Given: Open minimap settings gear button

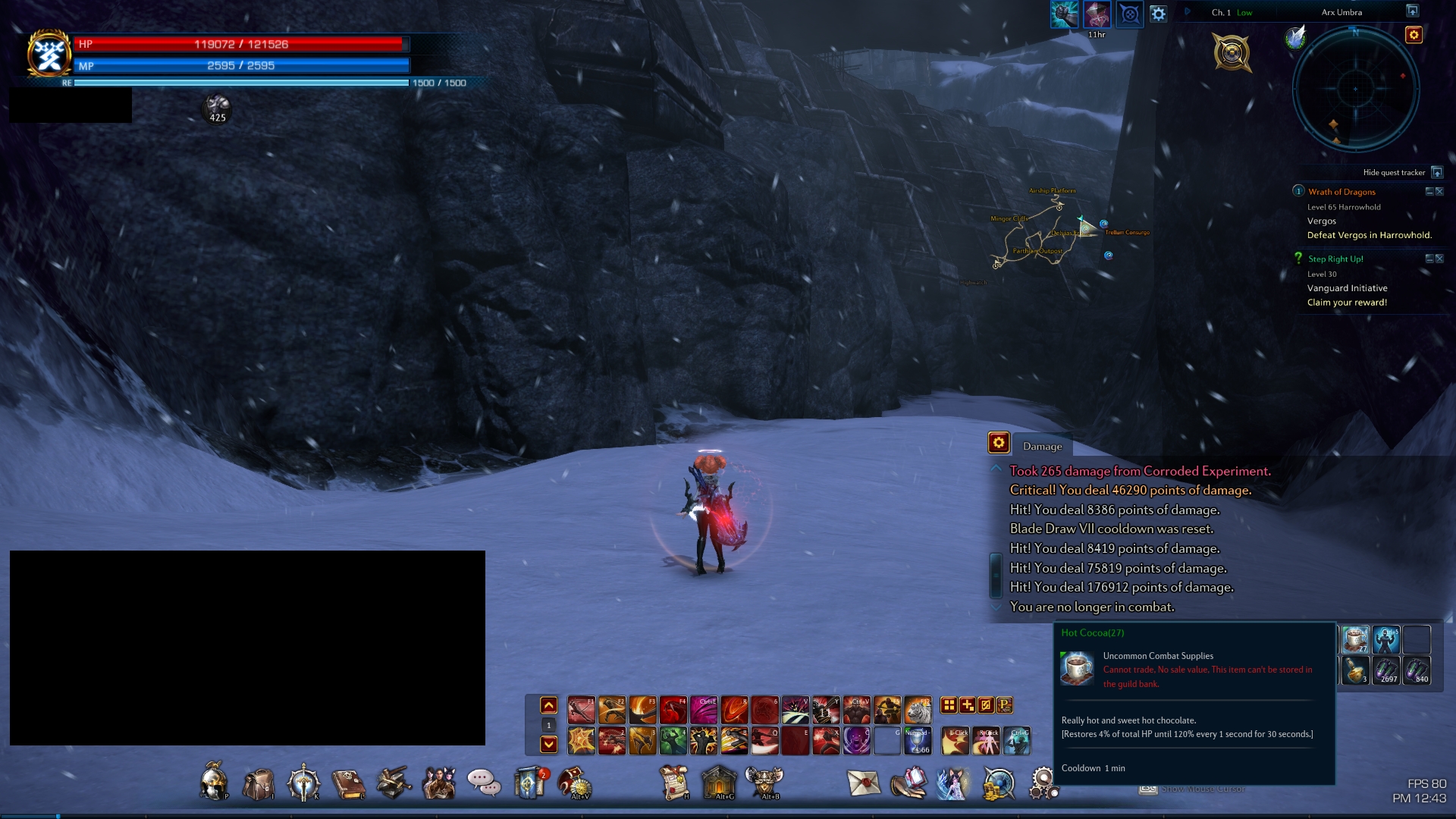Looking at the screenshot, I should 1414,35.
